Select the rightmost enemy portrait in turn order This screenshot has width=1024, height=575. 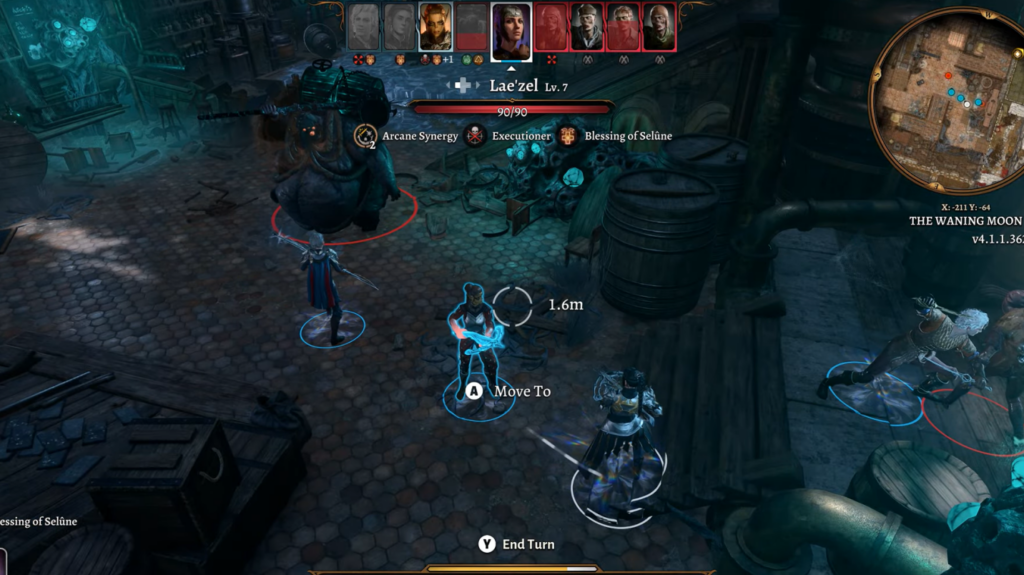pos(659,26)
